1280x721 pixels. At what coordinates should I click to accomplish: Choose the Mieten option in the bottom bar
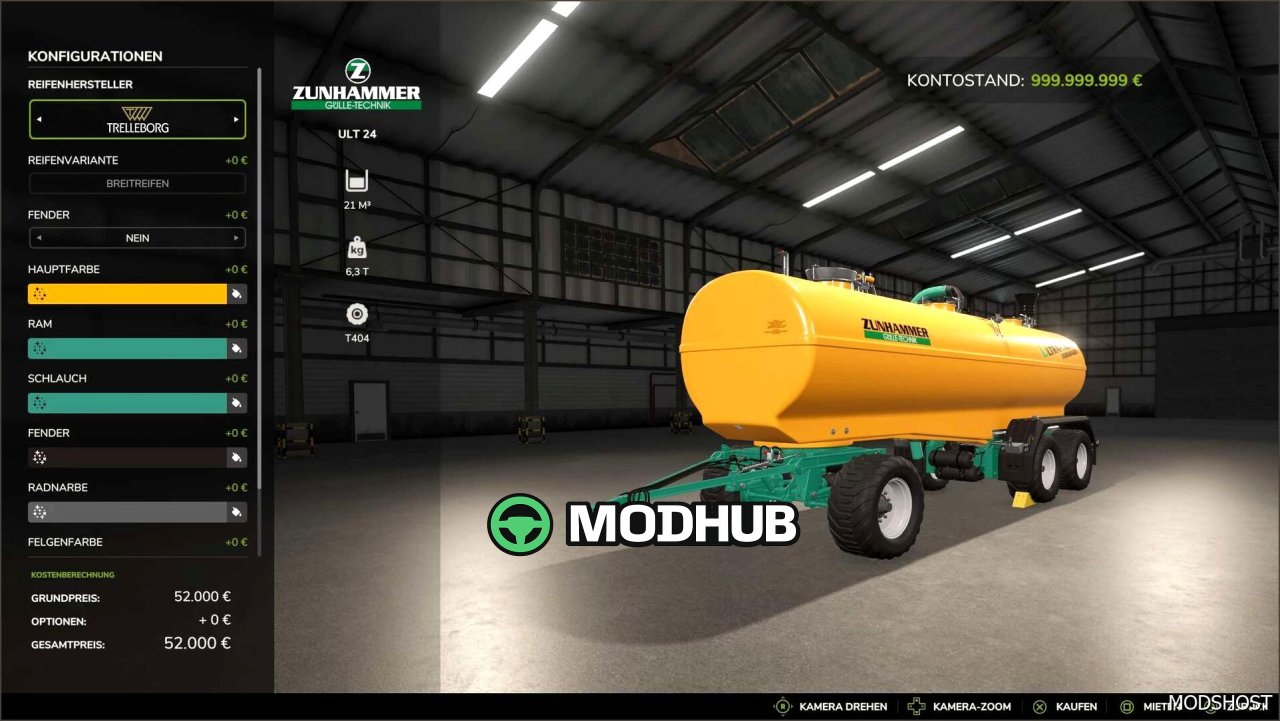pos(1150,706)
